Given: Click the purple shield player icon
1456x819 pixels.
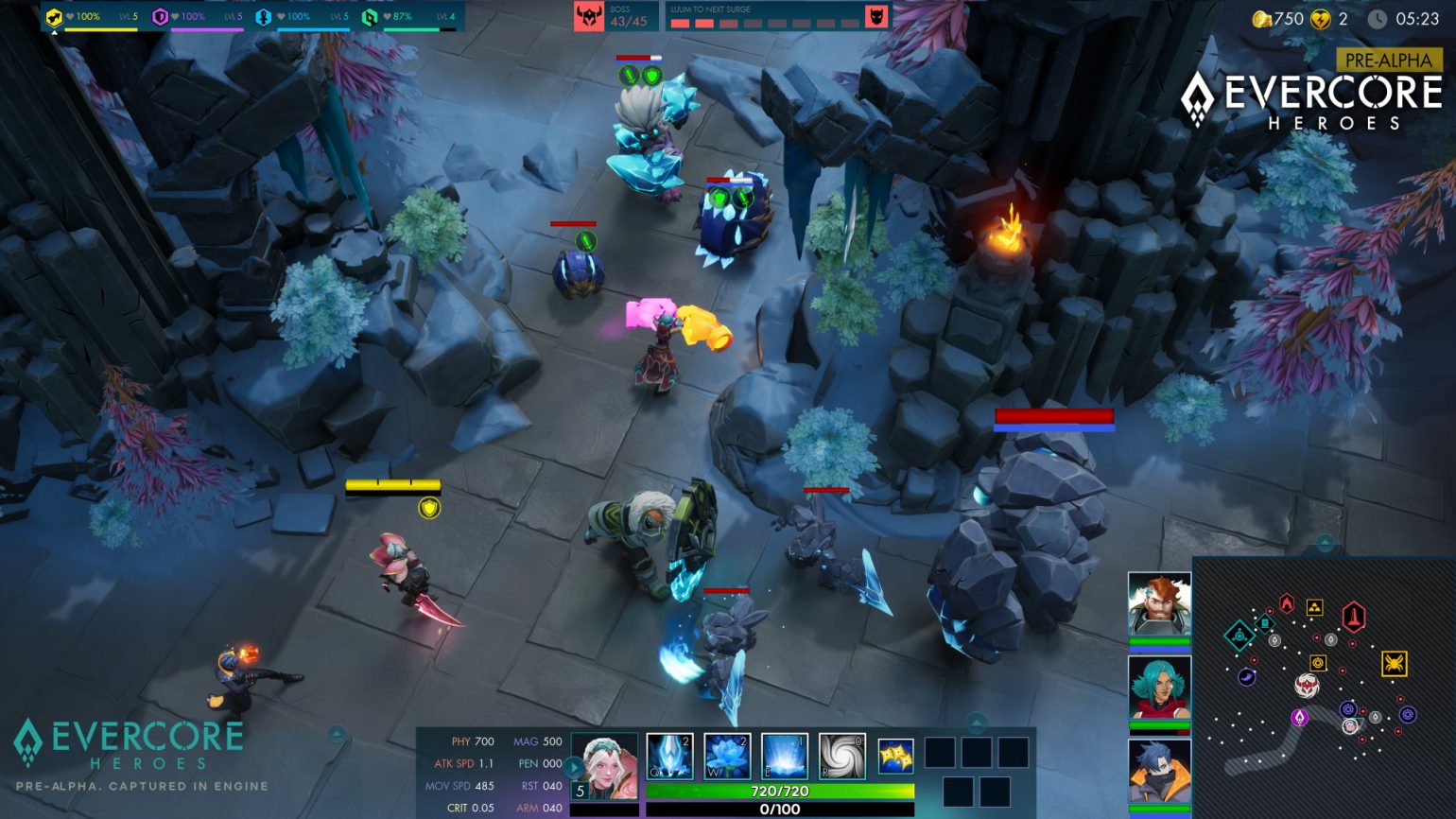Looking at the screenshot, I should 160,17.
